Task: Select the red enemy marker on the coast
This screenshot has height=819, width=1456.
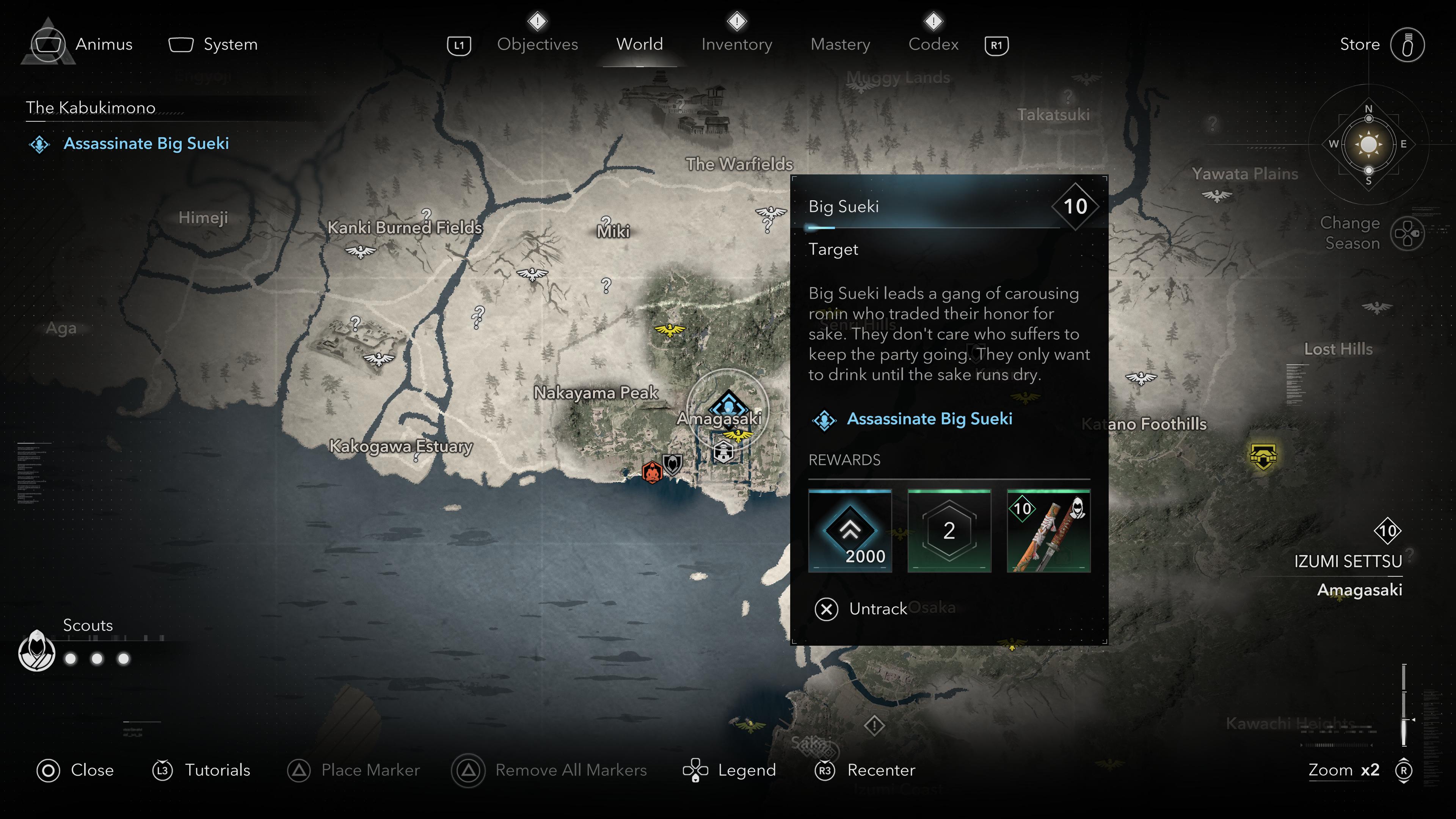Action: tap(652, 472)
